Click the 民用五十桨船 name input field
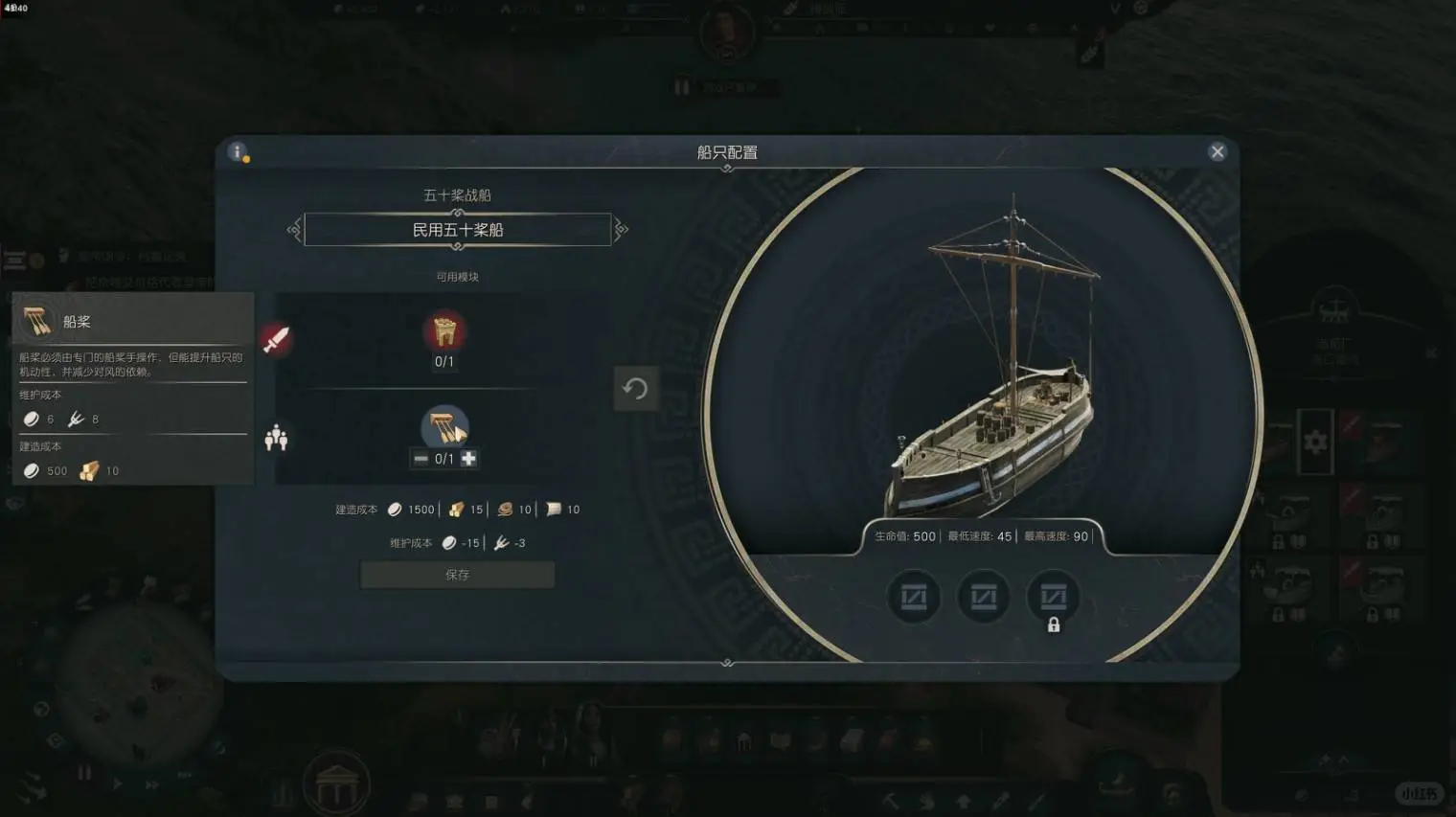 coord(457,230)
